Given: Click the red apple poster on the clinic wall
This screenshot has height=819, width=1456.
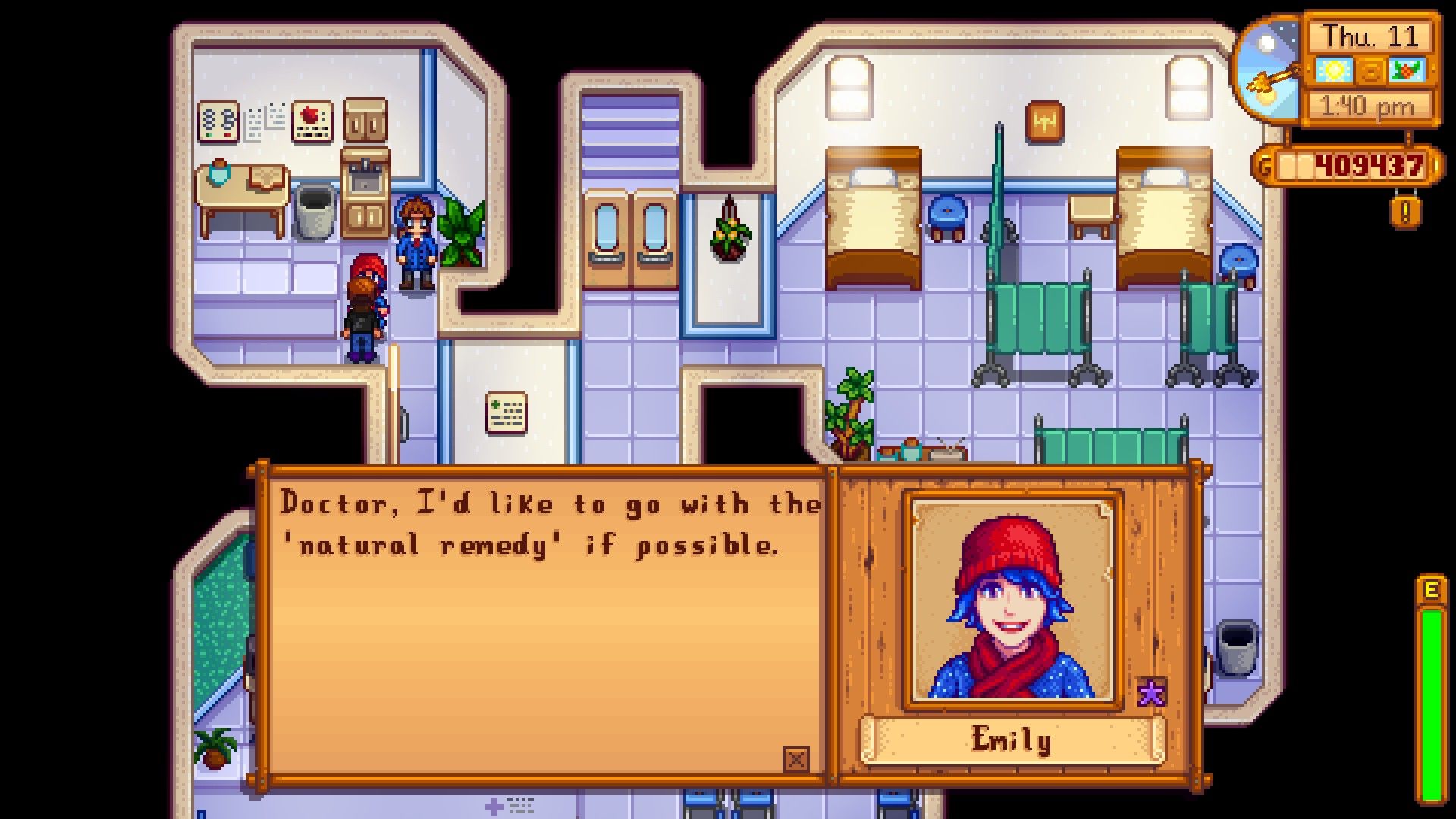Looking at the screenshot, I should pyautogui.click(x=312, y=121).
